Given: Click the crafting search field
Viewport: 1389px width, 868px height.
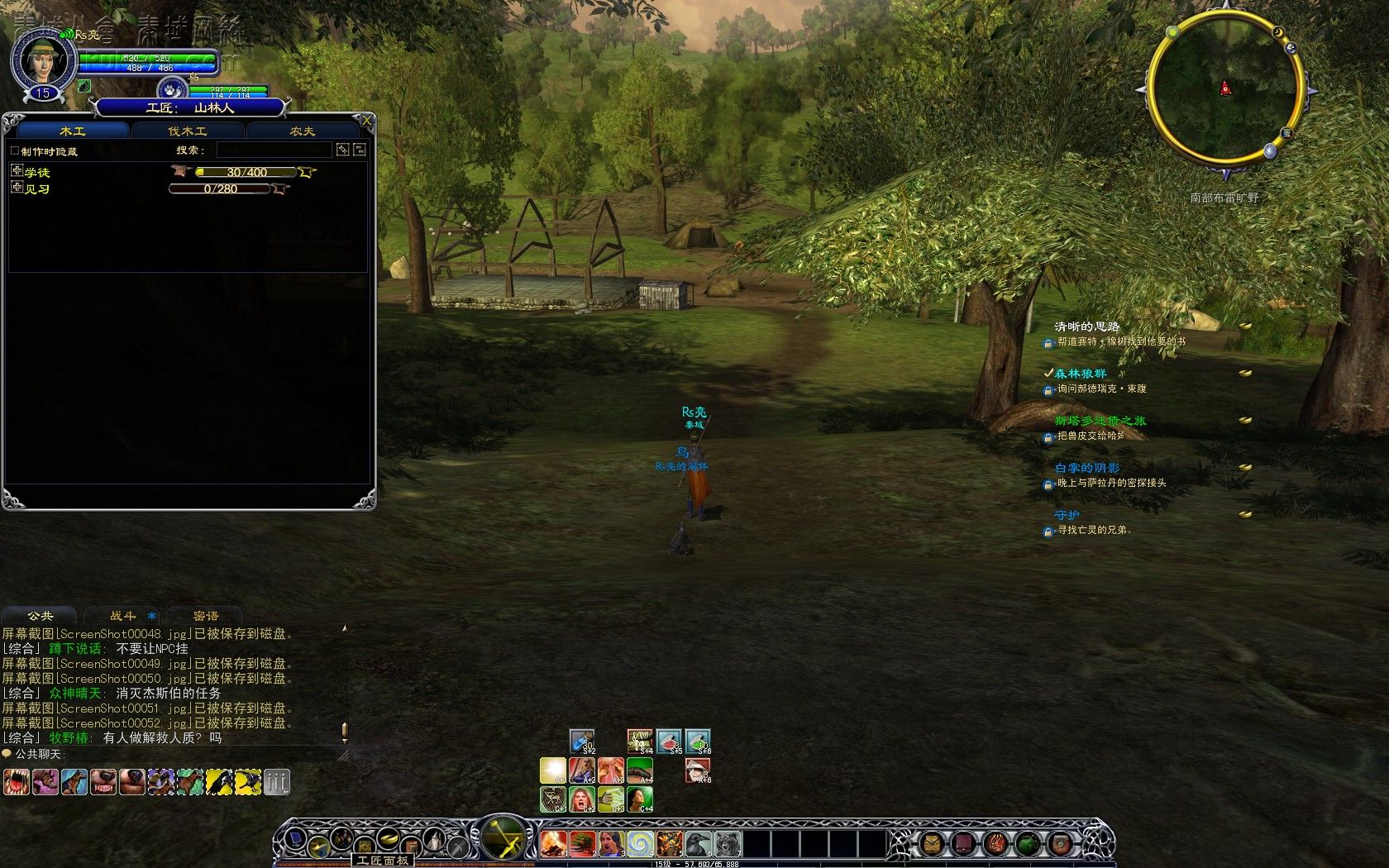Looking at the screenshot, I should pos(274,150).
